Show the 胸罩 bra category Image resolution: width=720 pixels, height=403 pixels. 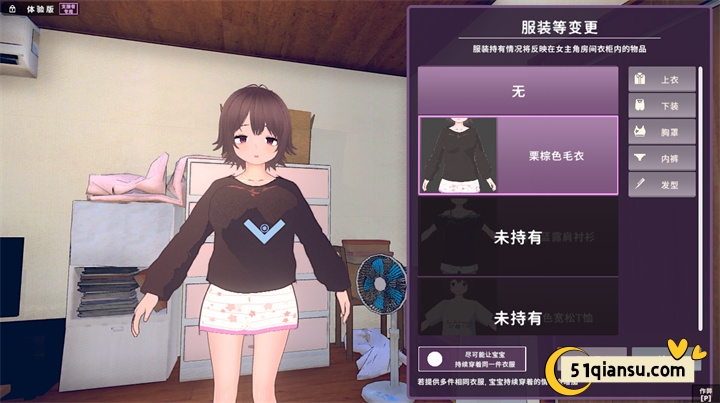(662, 130)
